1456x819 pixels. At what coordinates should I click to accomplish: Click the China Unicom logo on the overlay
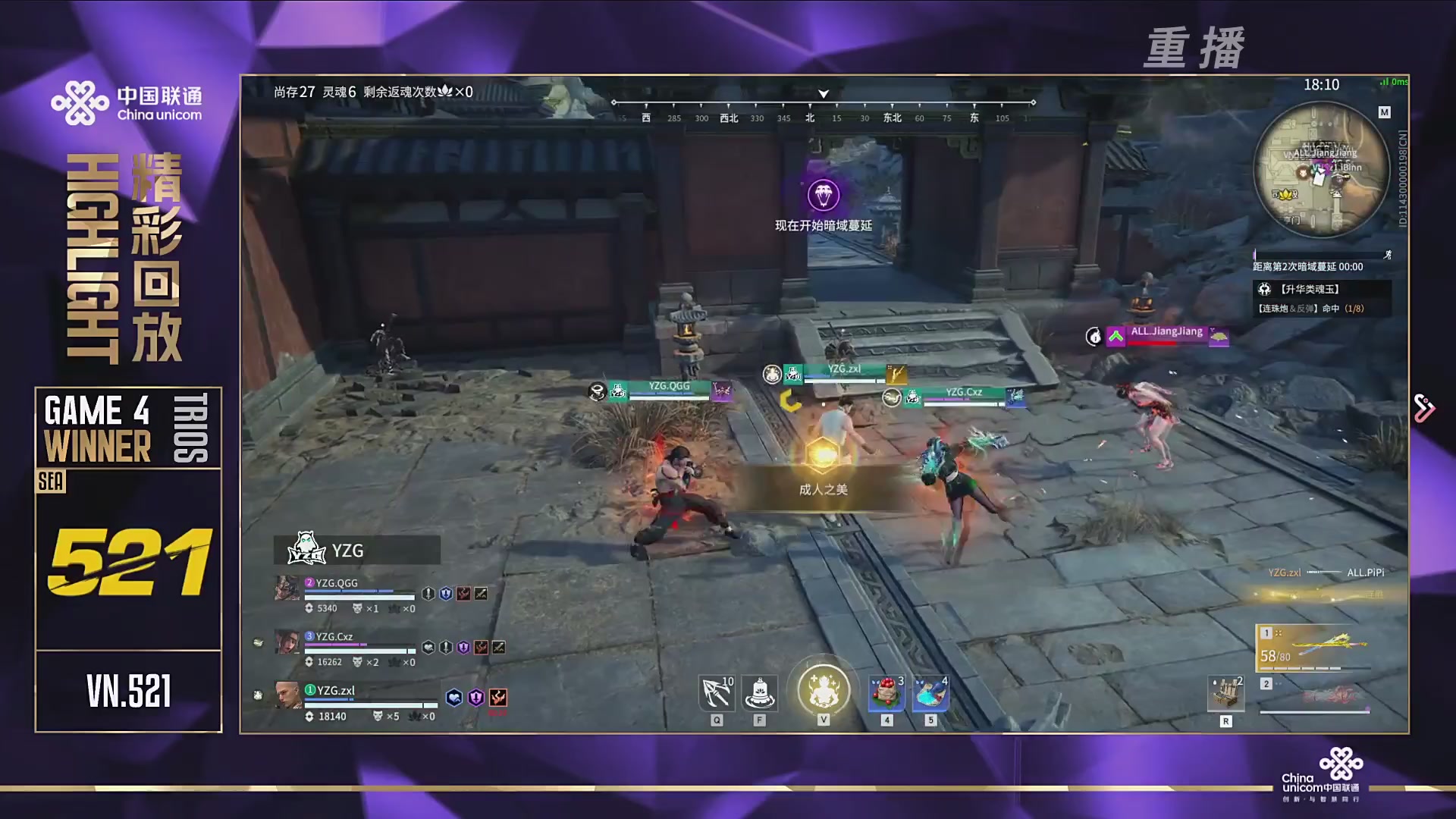127,103
